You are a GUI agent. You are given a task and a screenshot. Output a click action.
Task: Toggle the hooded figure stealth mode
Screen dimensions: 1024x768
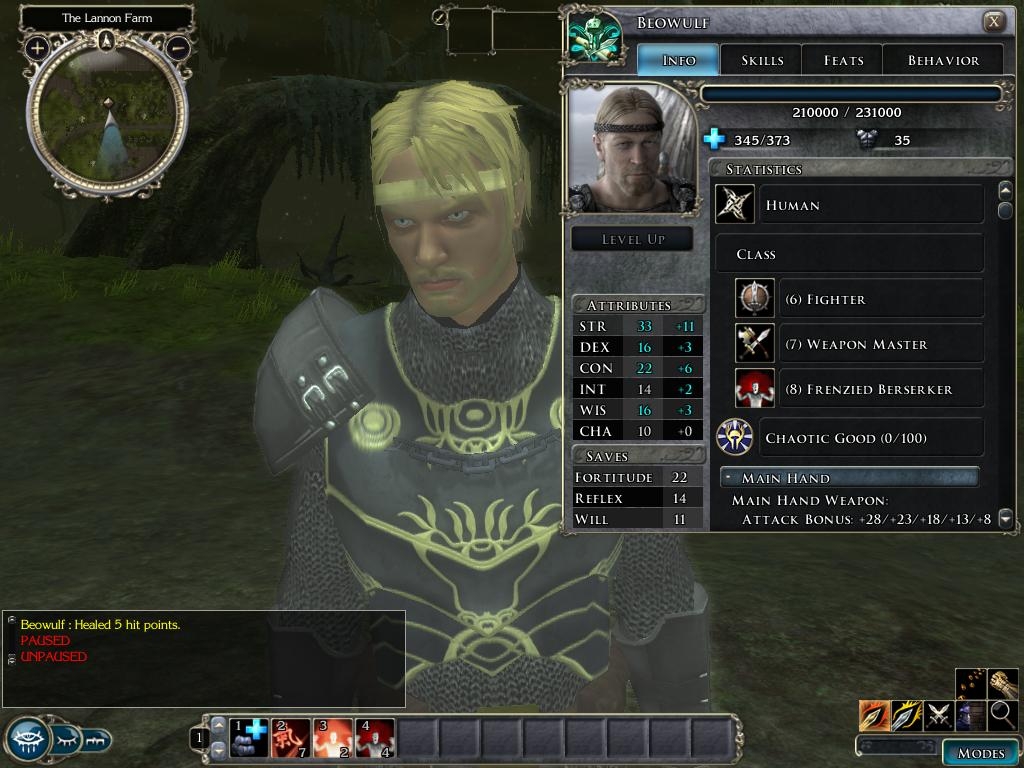click(971, 715)
